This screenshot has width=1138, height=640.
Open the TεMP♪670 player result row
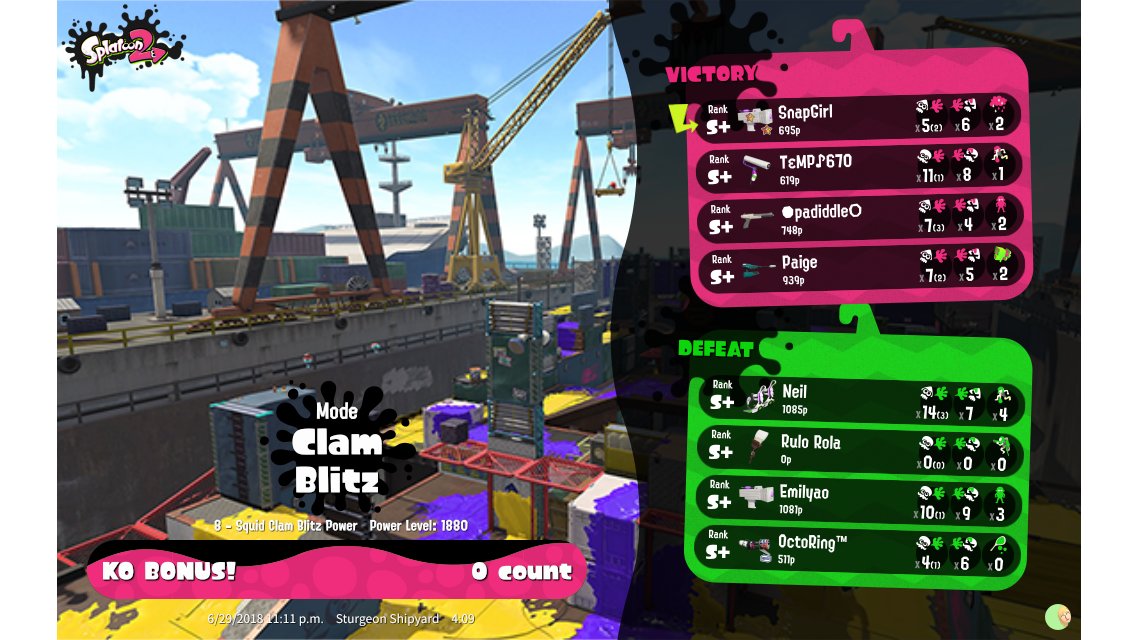pos(860,166)
